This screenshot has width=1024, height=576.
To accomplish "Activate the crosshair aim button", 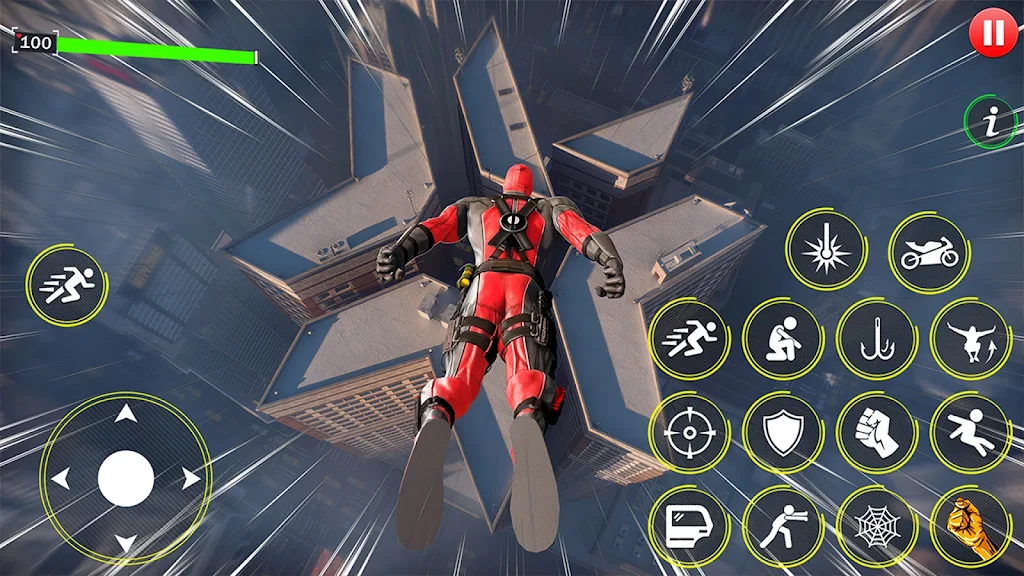I will [688, 433].
